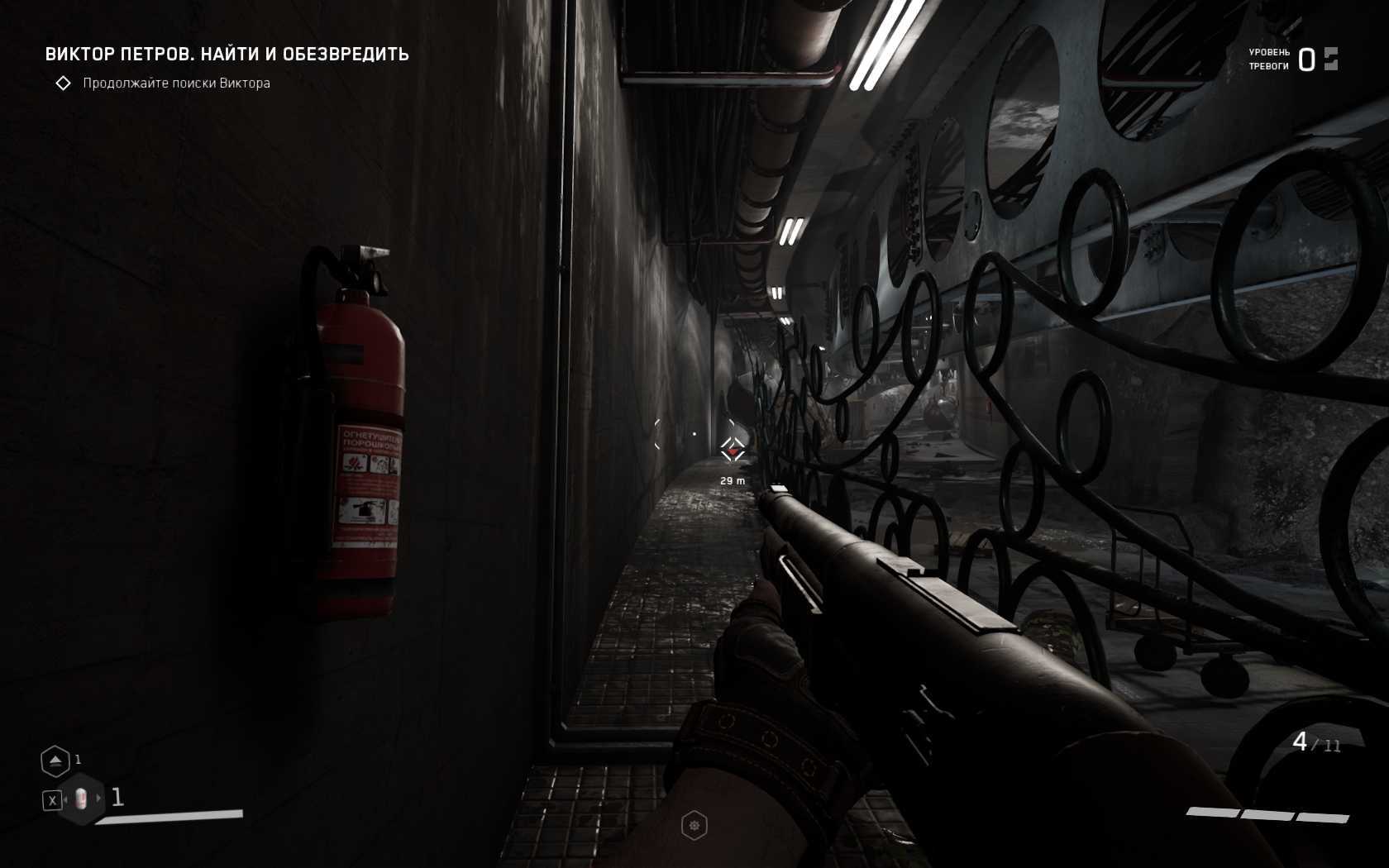
Task: Select the Viktor Petrov mission objective title
Action: pyautogui.click(x=227, y=55)
